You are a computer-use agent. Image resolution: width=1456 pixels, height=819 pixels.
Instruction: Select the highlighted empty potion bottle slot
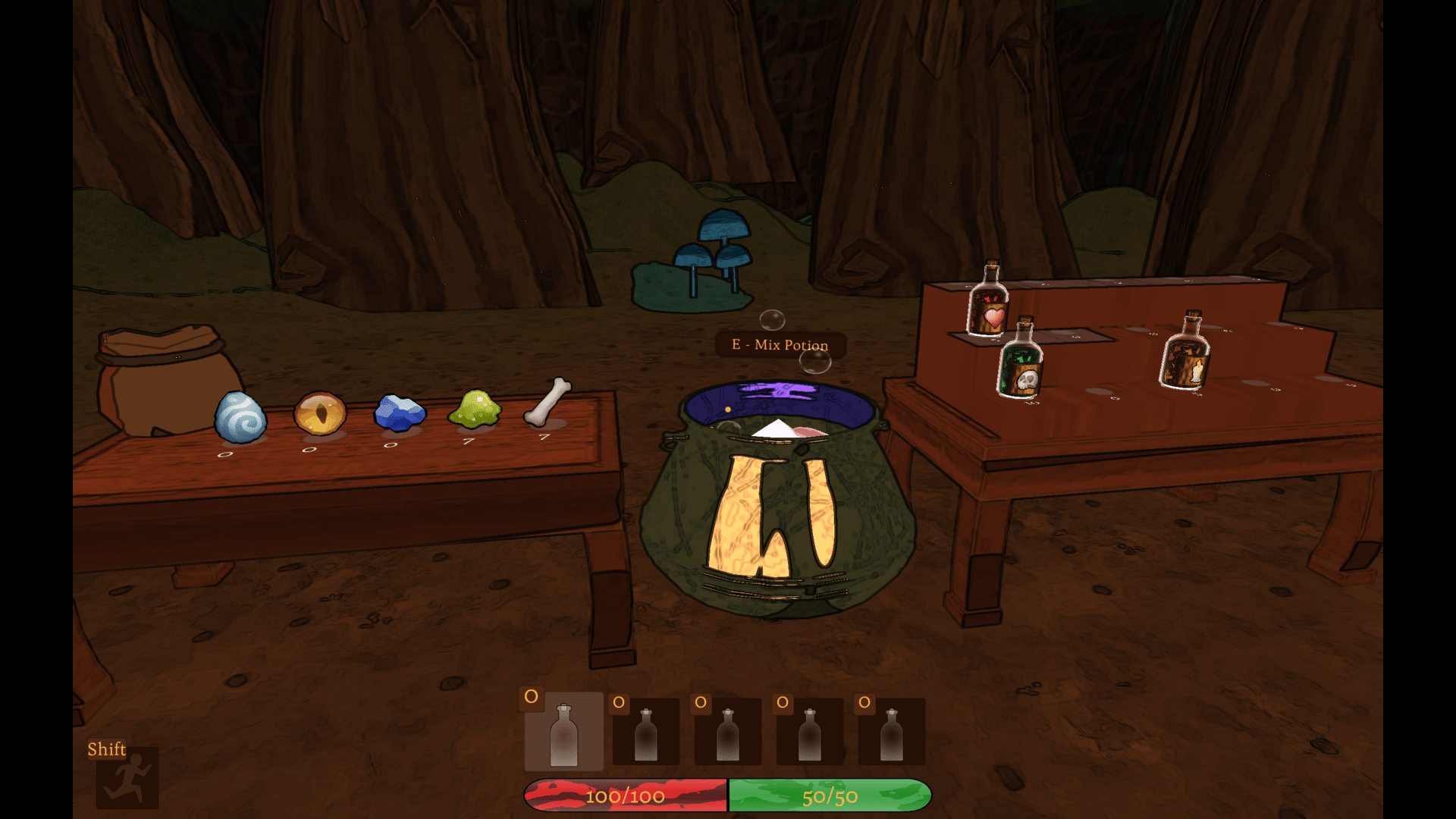tap(563, 732)
